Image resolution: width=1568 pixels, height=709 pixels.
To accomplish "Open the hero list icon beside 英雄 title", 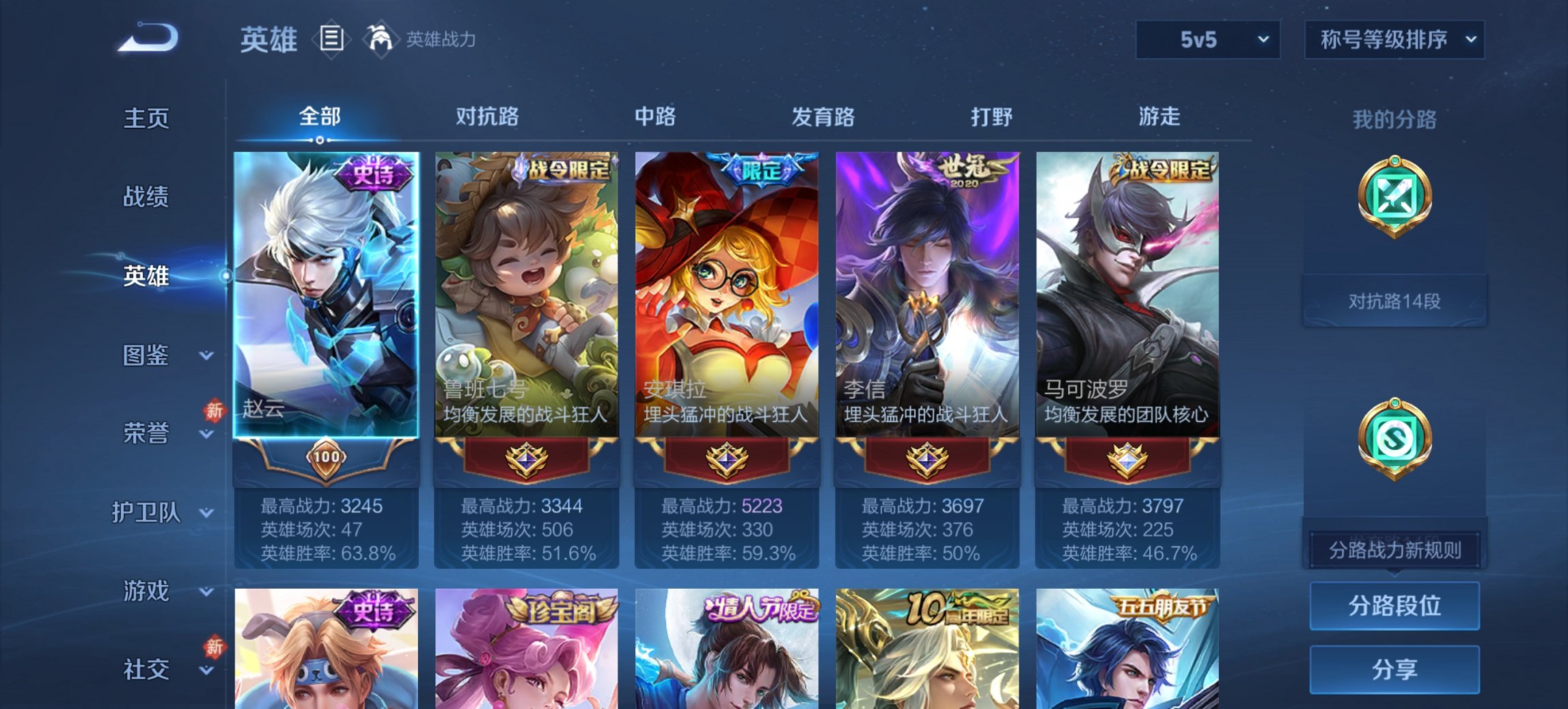I will [330, 40].
